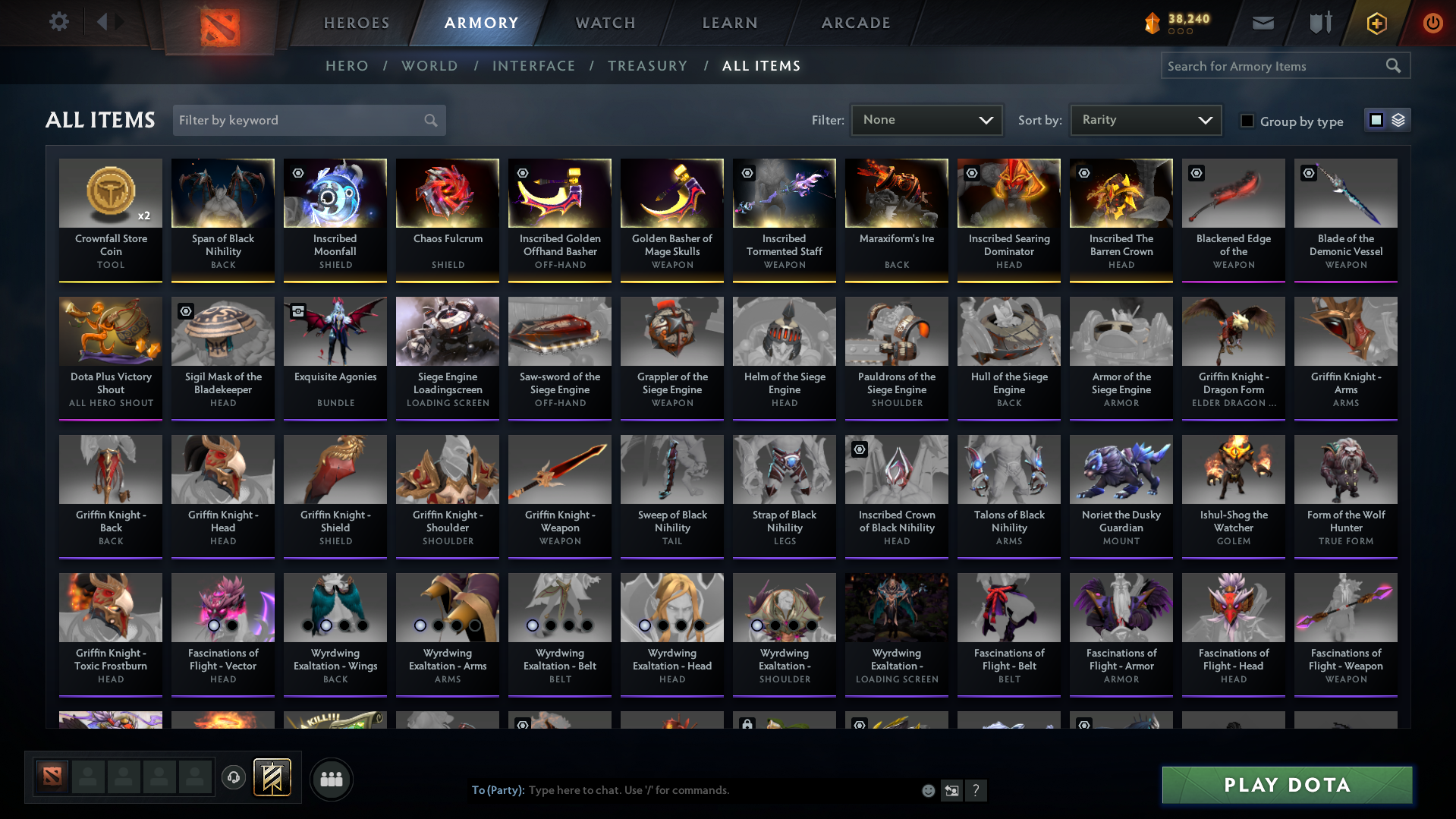Open the Sort by Rarity dropdown
This screenshot has width=1456, height=819.
tap(1145, 120)
